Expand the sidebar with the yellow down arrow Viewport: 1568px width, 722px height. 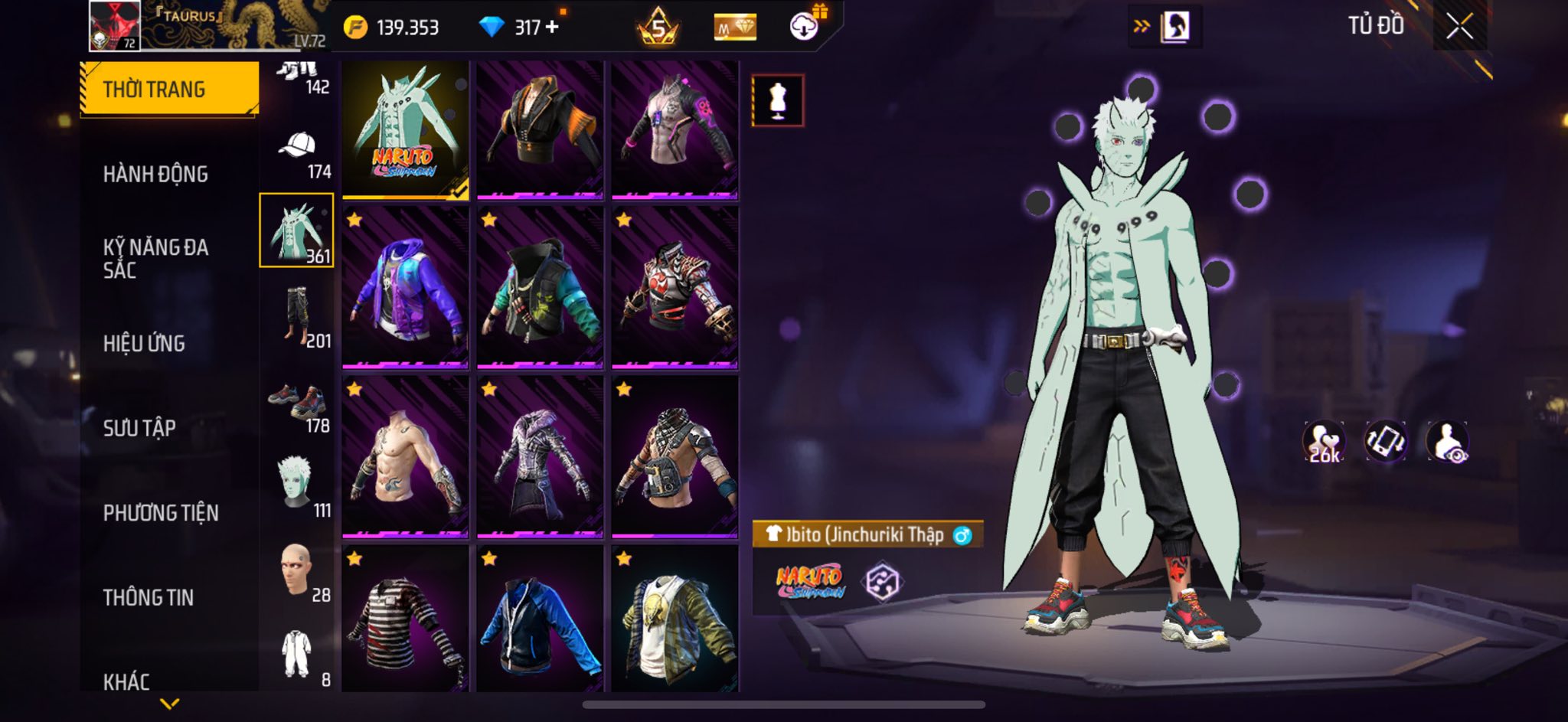(169, 703)
